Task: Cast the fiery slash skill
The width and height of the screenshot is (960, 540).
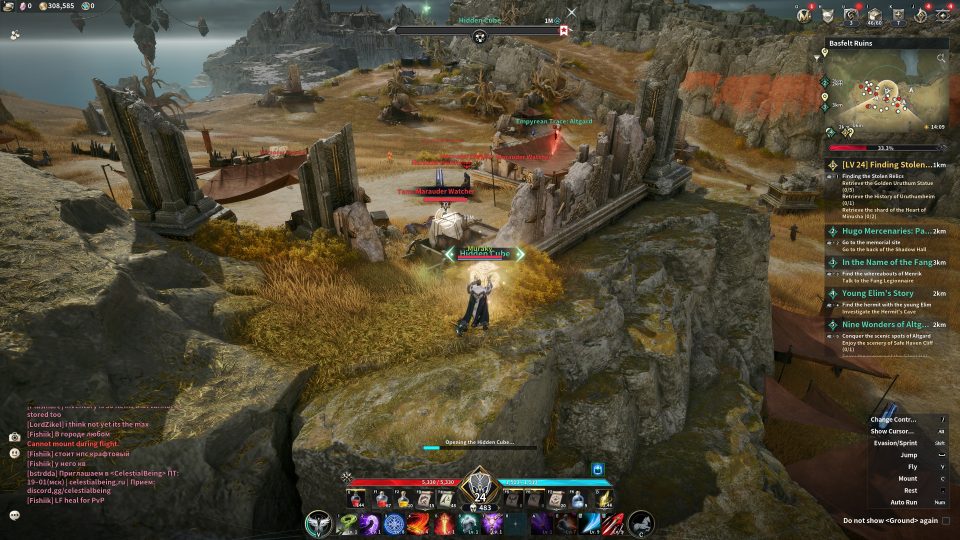Action: pyautogui.click(x=418, y=524)
